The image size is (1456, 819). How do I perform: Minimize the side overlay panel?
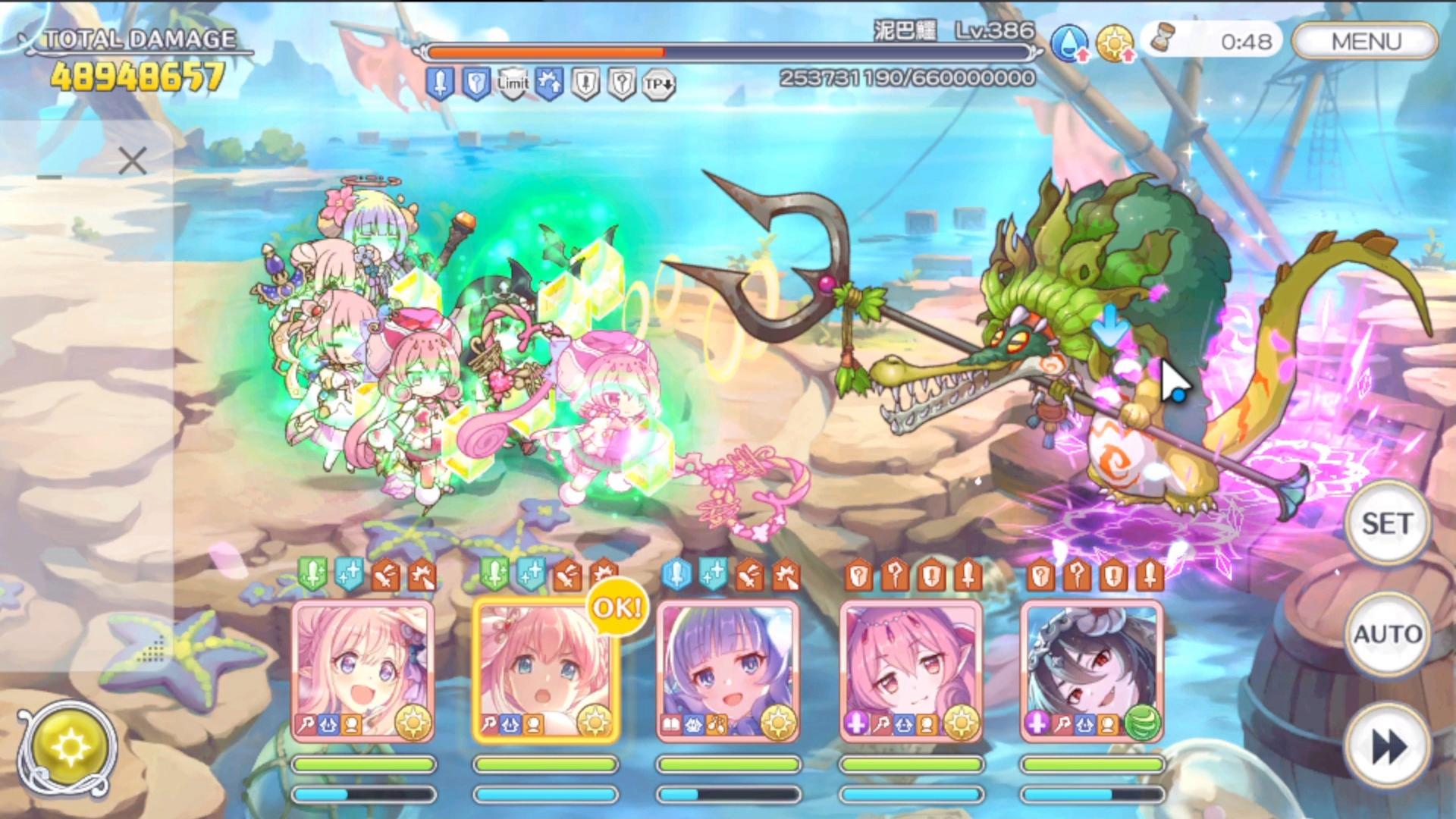coord(49,177)
